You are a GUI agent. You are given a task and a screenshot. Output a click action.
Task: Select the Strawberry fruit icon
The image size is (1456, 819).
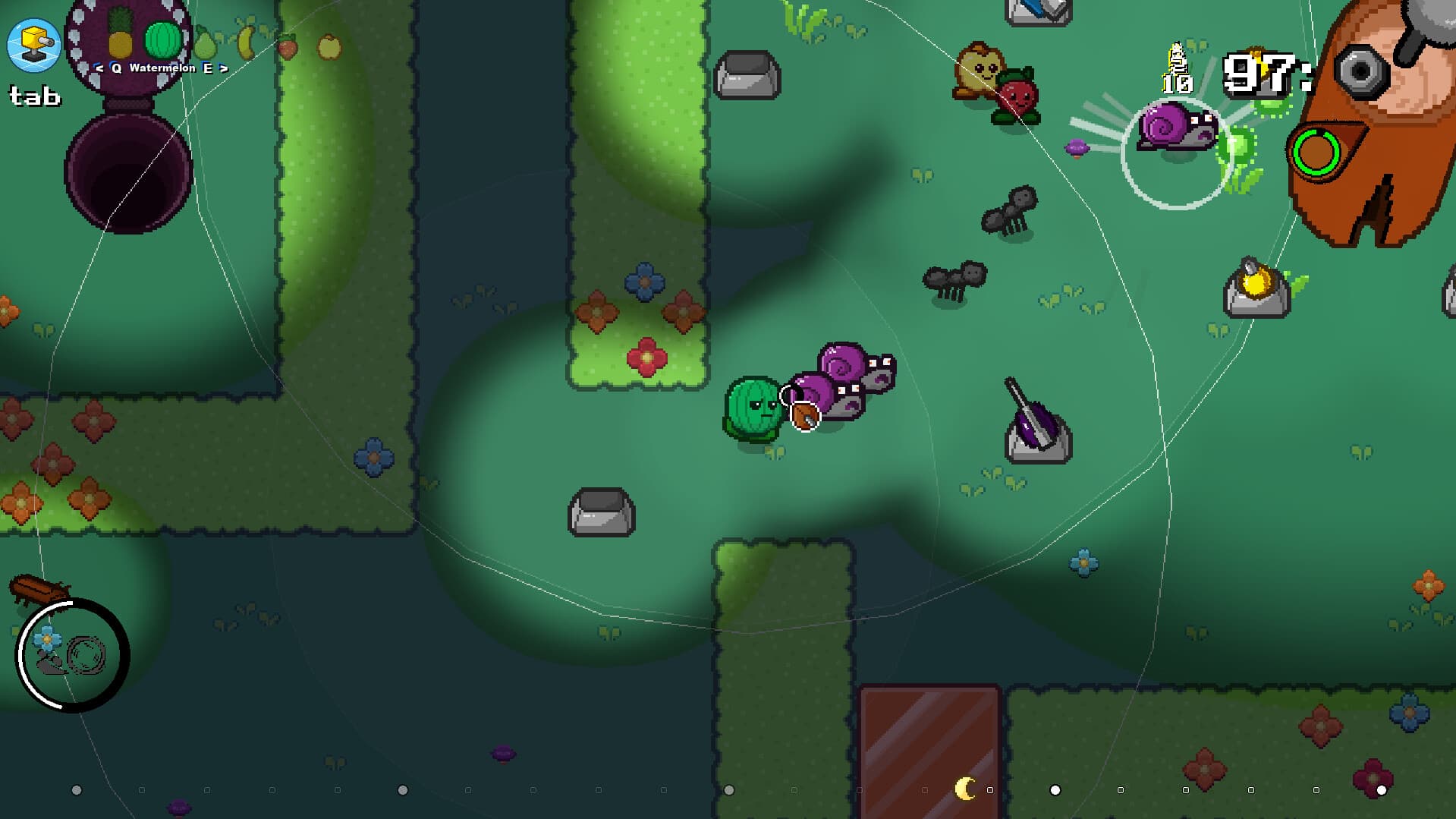288,47
